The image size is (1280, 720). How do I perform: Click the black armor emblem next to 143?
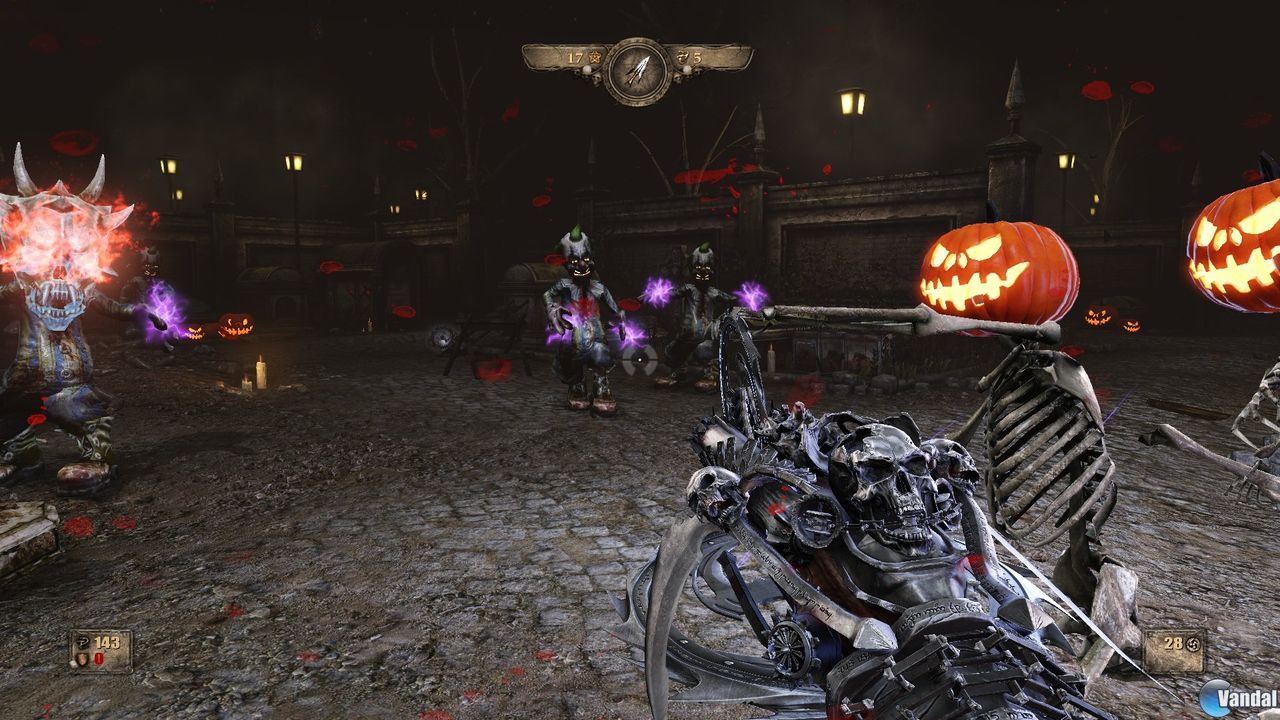pyautogui.click(x=82, y=643)
